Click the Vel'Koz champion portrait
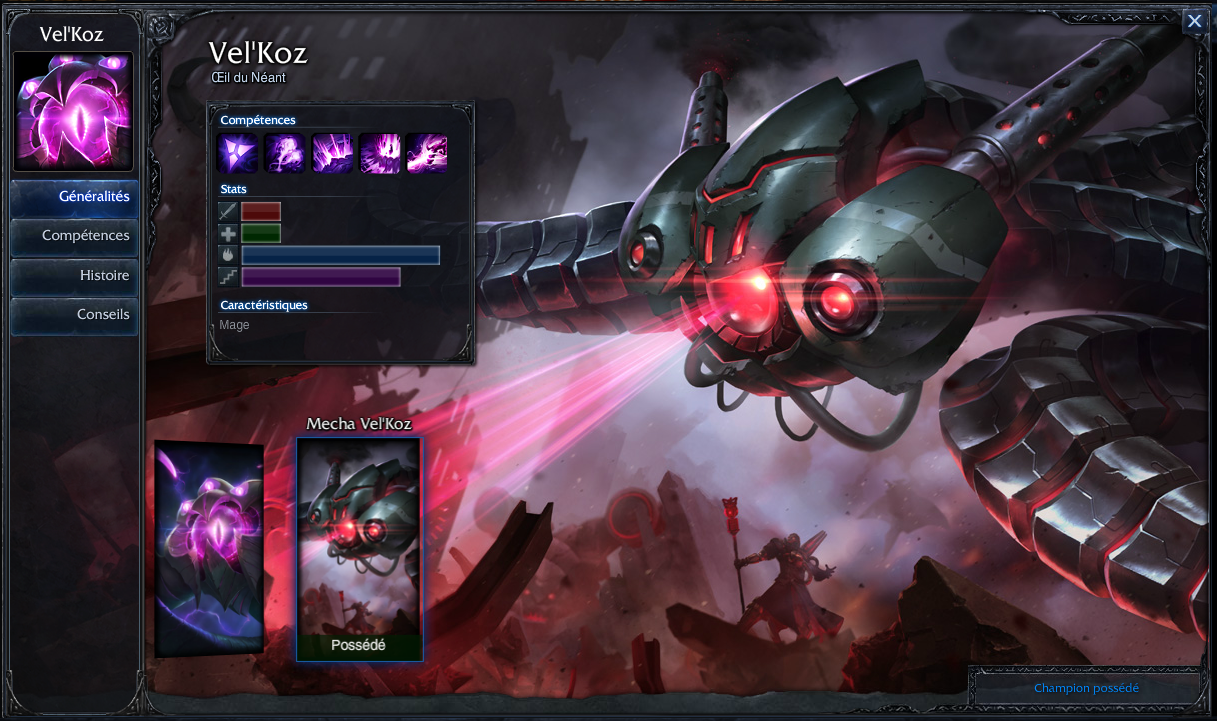The width and height of the screenshot is (1217, 721). (73, 111)
